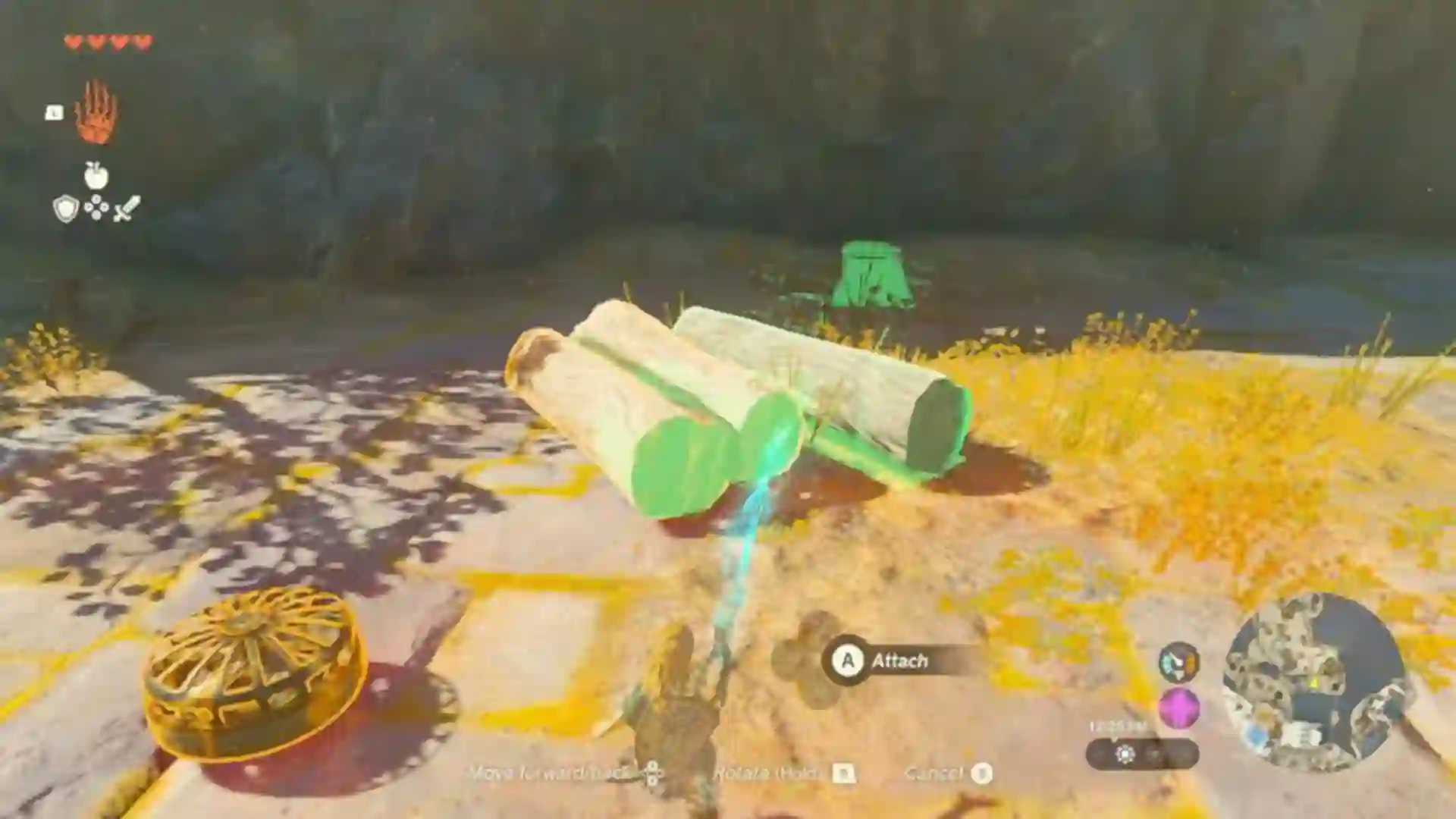Select the Ultrahand ability hand icon
This screenshot has width=1456, height=819.
click(96, 112)
